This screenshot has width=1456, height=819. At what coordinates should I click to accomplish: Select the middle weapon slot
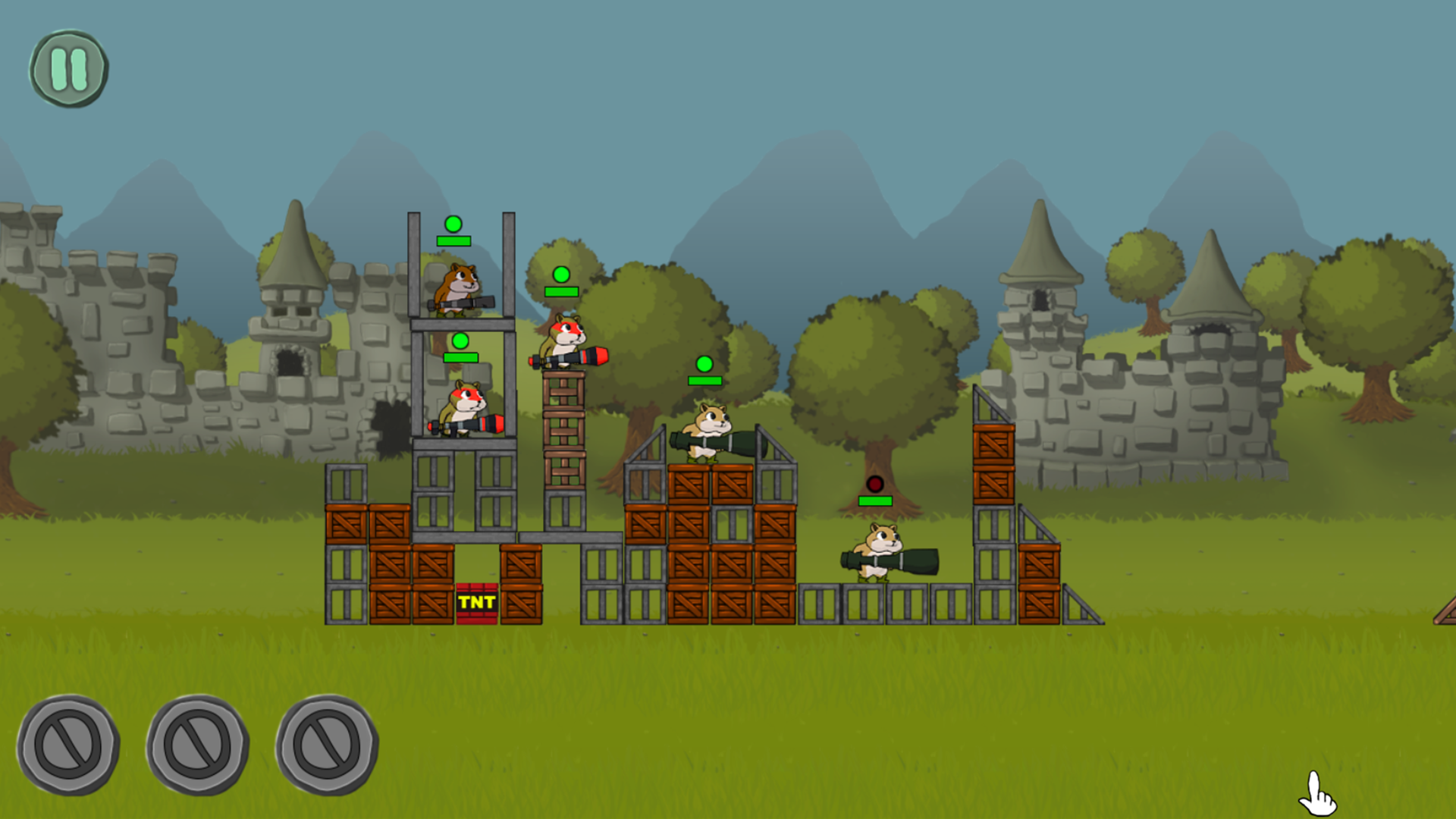tap(199, 746)
